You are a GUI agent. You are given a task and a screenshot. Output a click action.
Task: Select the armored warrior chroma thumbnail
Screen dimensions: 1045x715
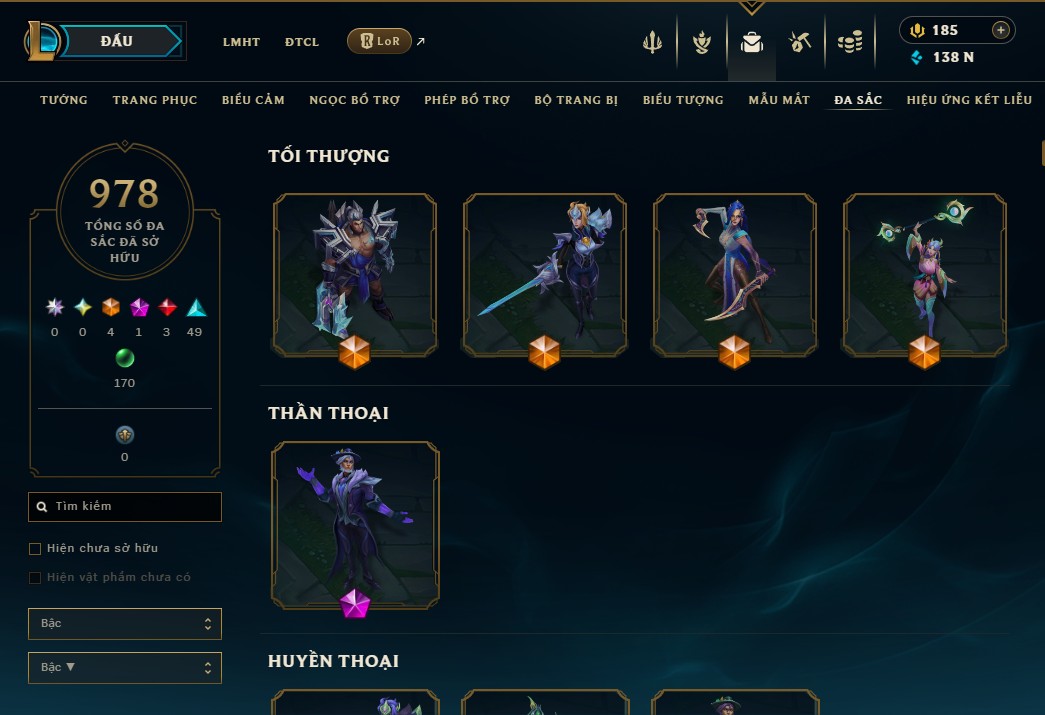coord(355,270)
